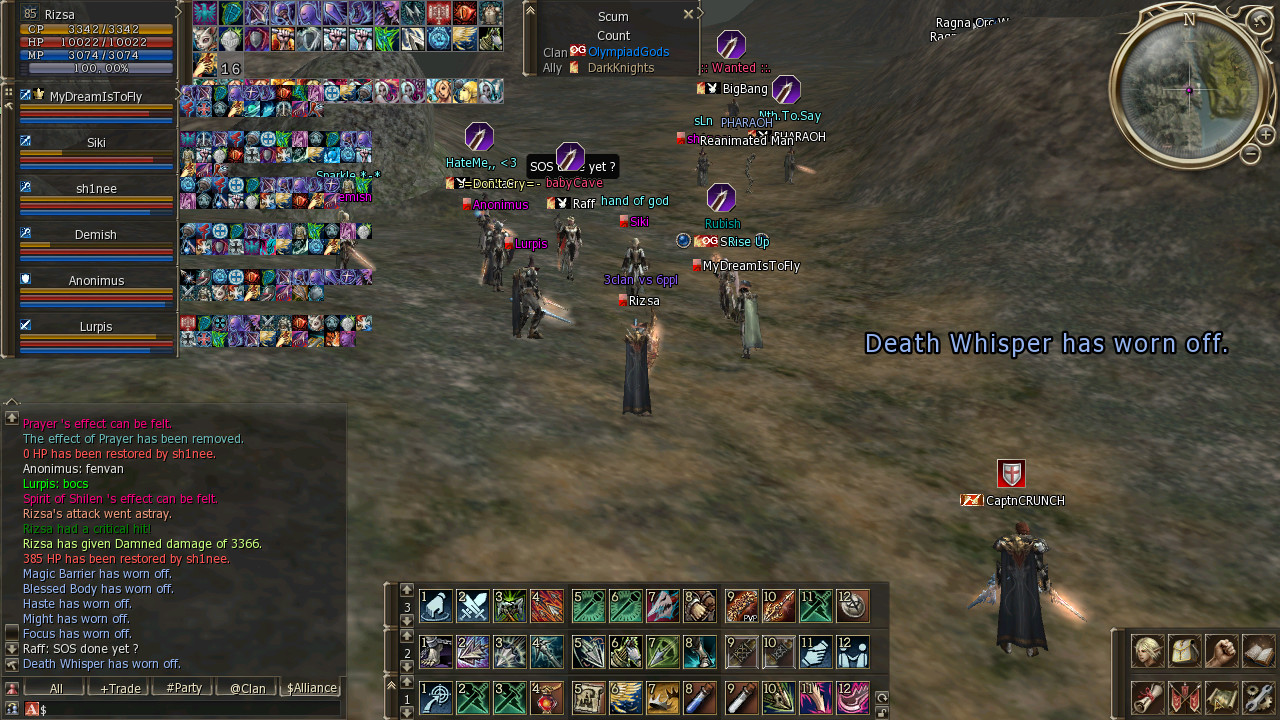
Task: Open the clan red banners icon
Action: click(1184, 697)
